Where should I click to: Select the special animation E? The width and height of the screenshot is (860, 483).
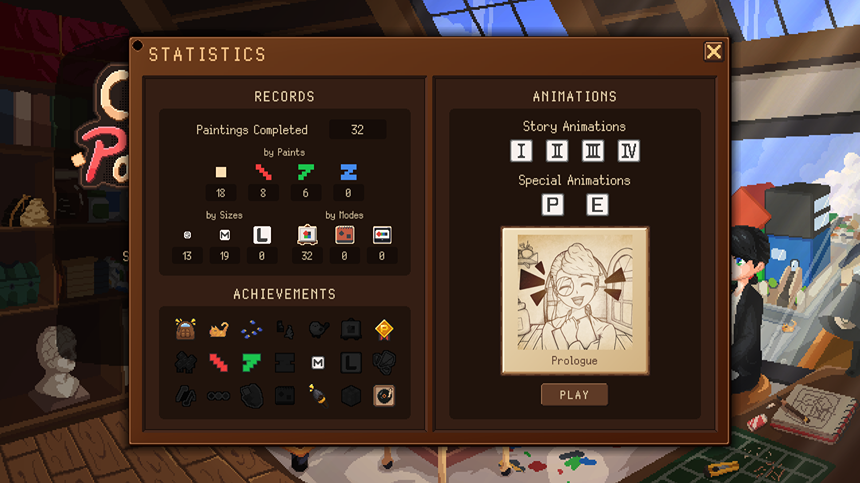tap(597, 205)
